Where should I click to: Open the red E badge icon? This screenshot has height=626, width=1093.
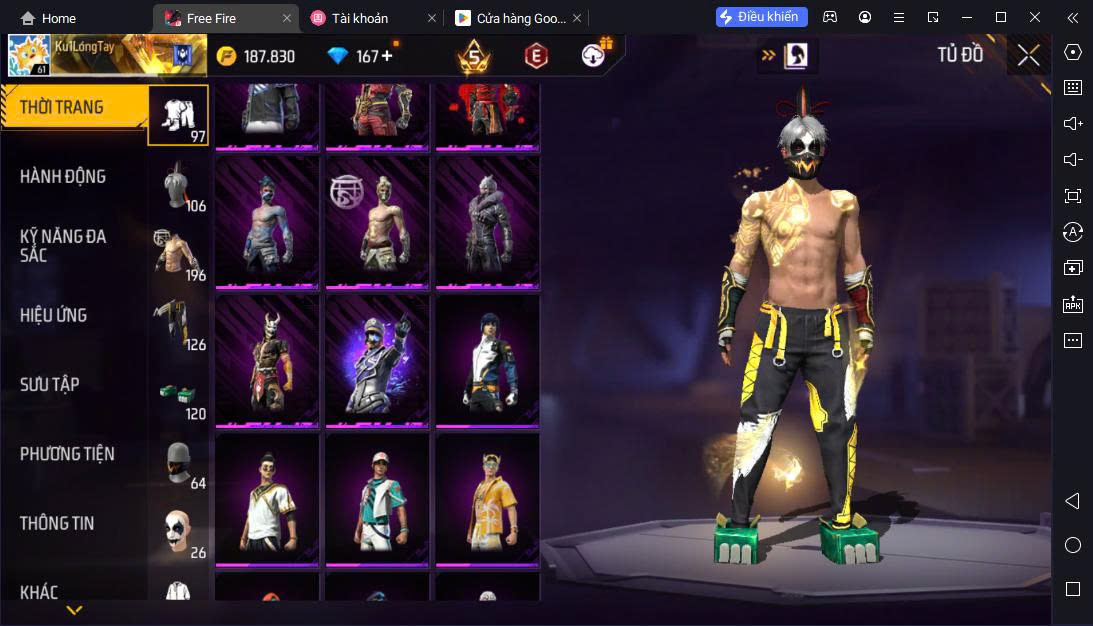[537, 57]
